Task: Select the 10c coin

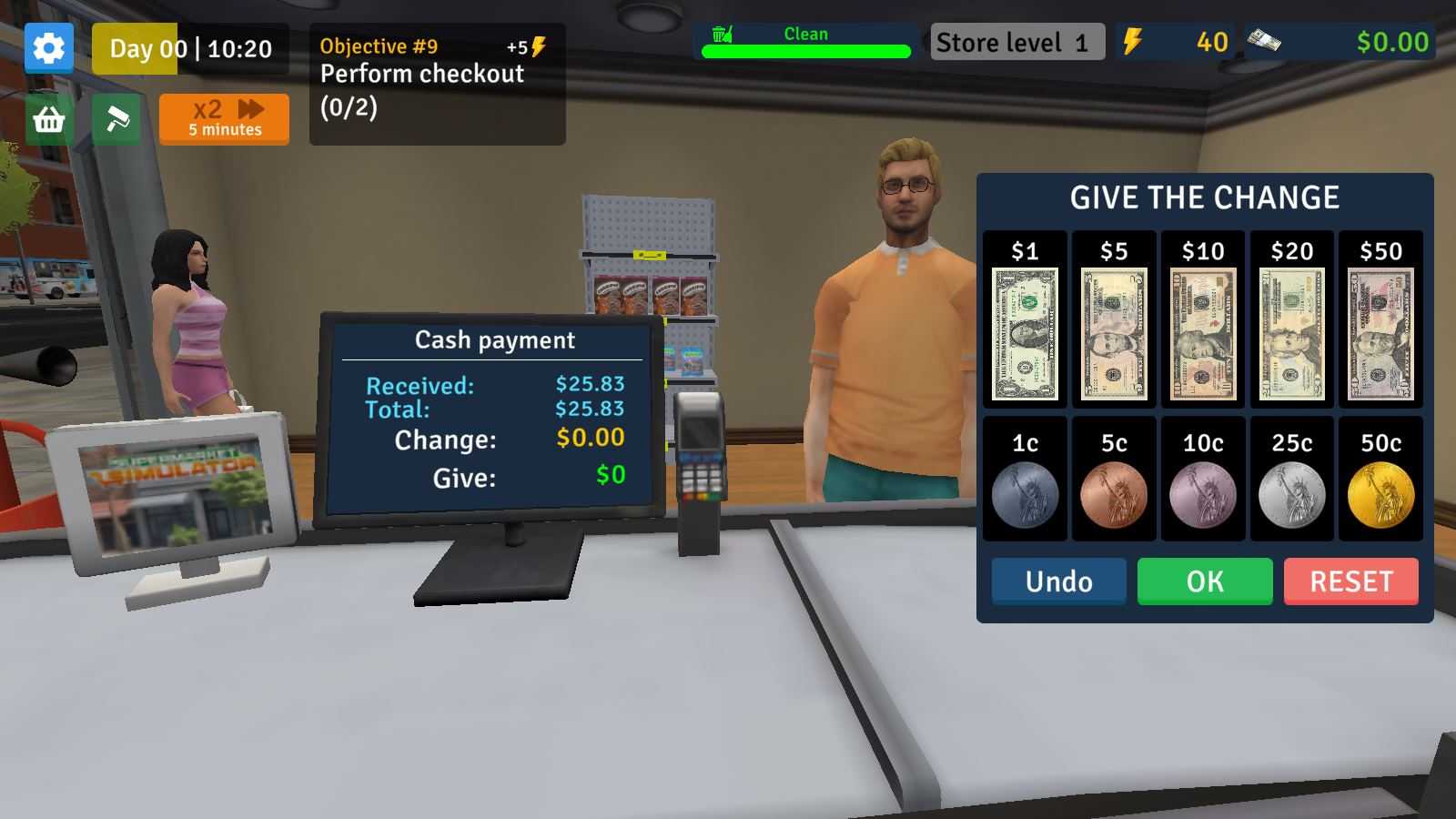Action: coord(1203,495)
